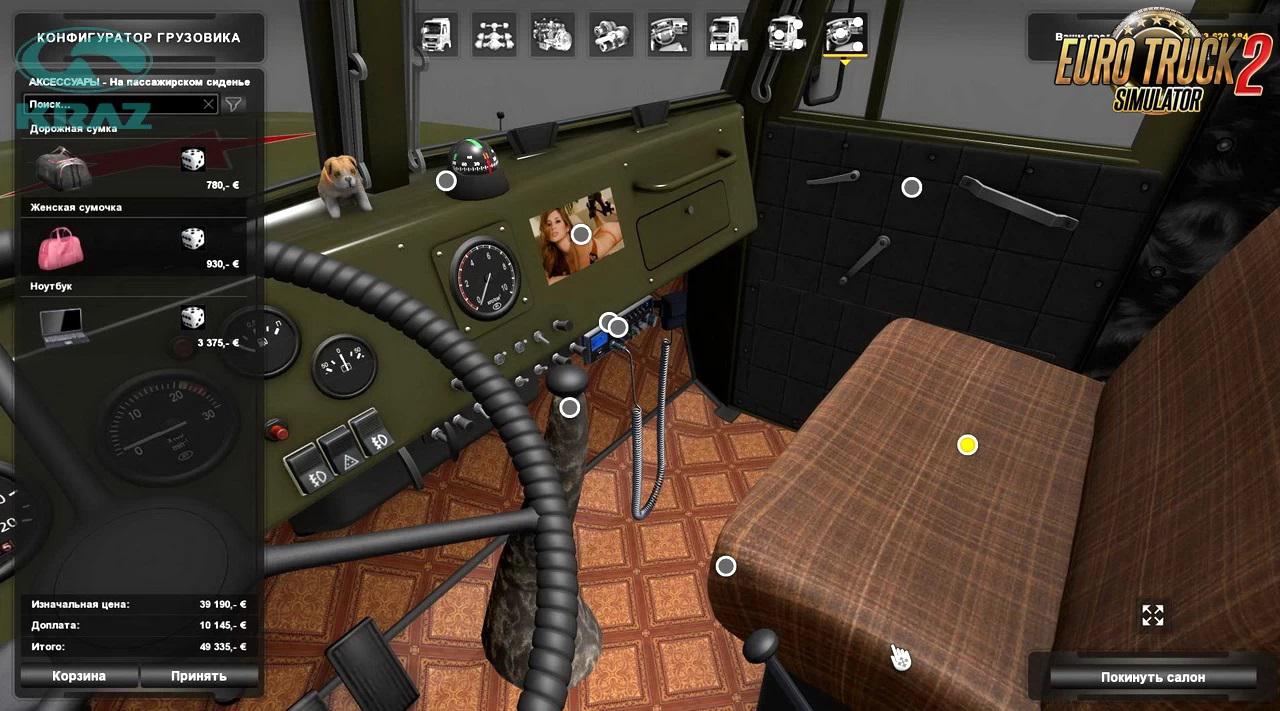Screen dimensions: 1280x711
Task: Click the yellow passenger seat slot marker
Action: click(967, 445)
